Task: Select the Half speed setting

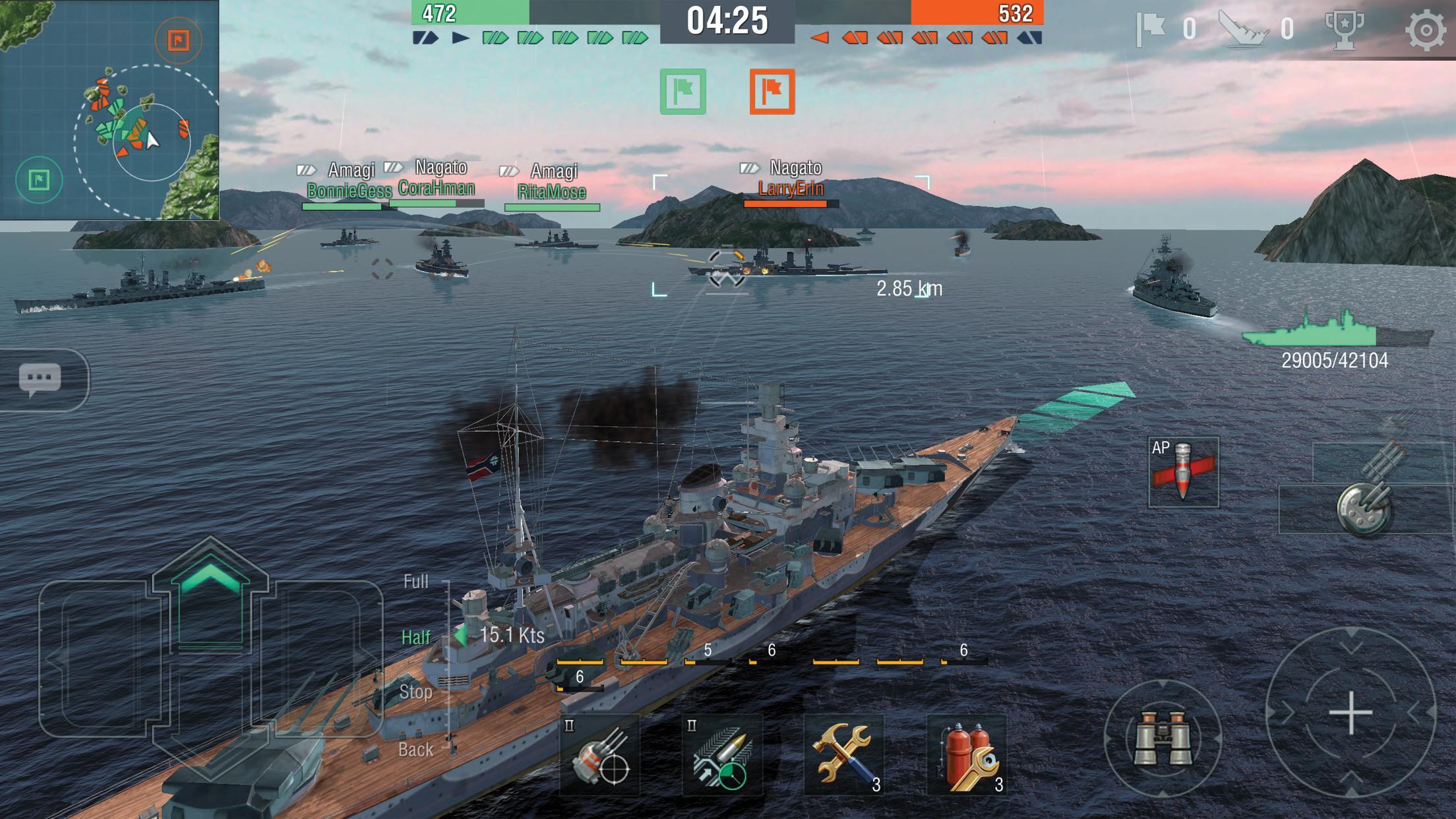Action: tap(414, 637)
